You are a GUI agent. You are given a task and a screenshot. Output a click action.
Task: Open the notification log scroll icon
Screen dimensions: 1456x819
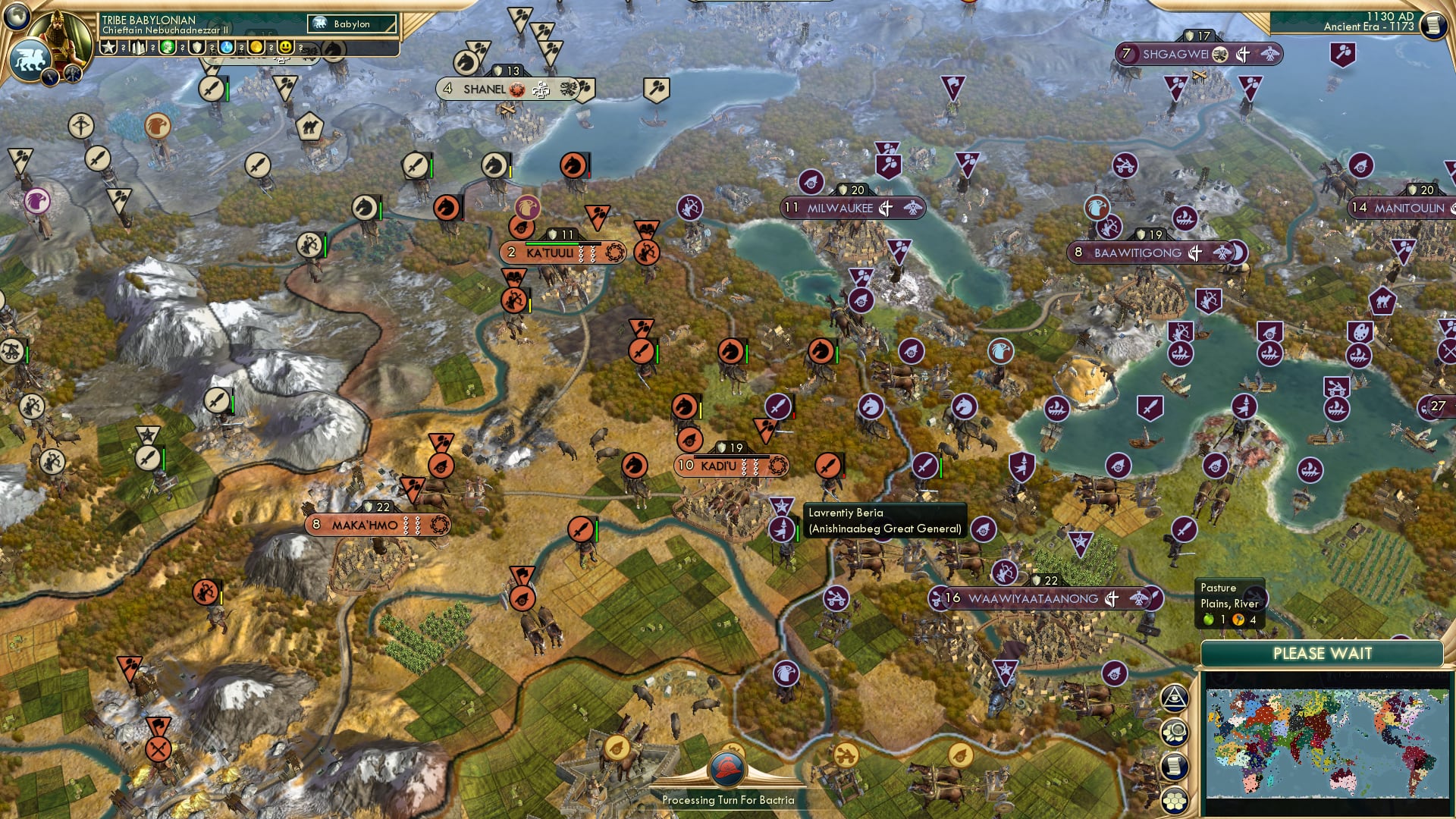pyautogui.click(x=1174, y=763)
